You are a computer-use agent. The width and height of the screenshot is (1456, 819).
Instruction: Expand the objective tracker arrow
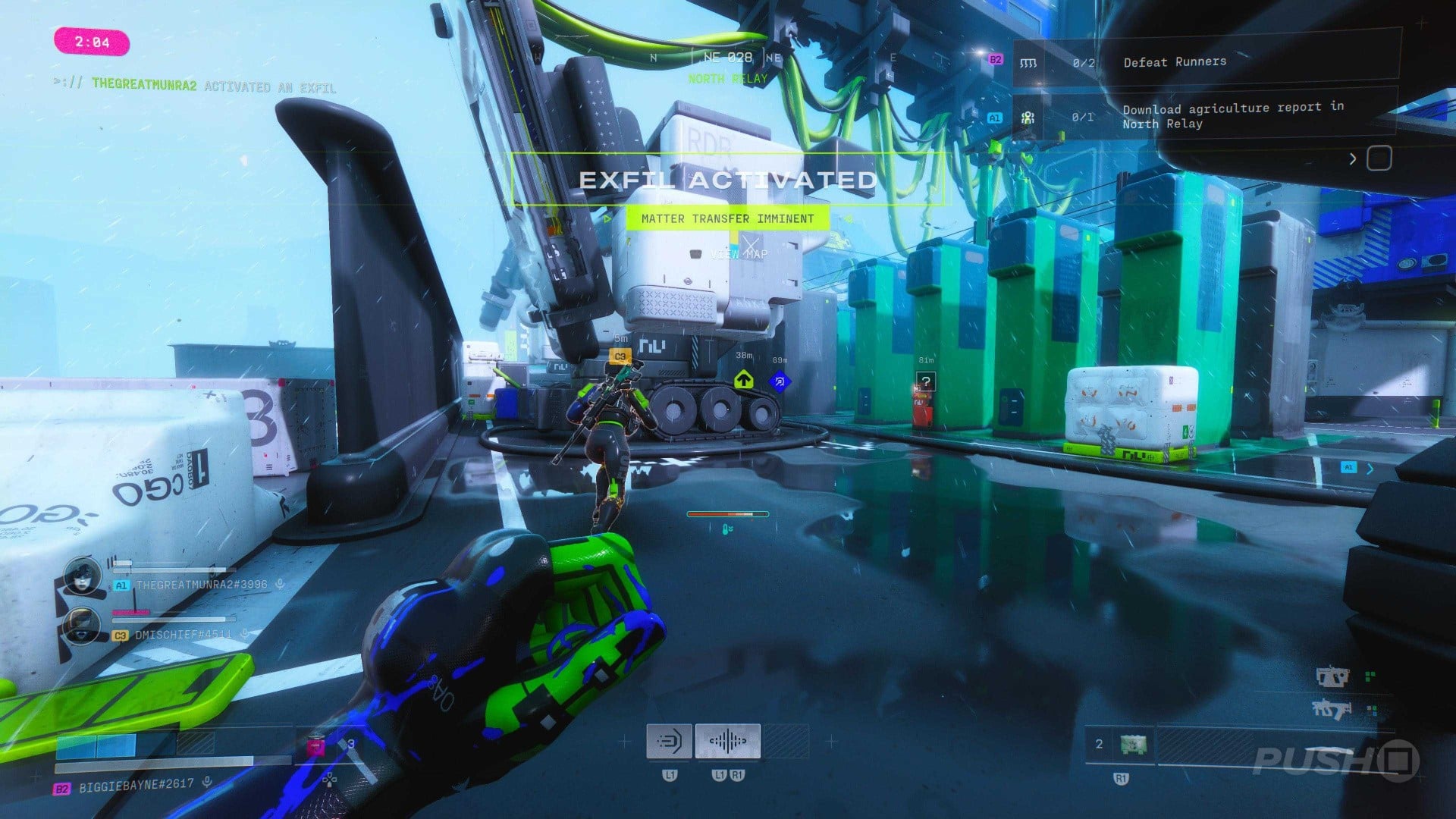point(1353,159)
